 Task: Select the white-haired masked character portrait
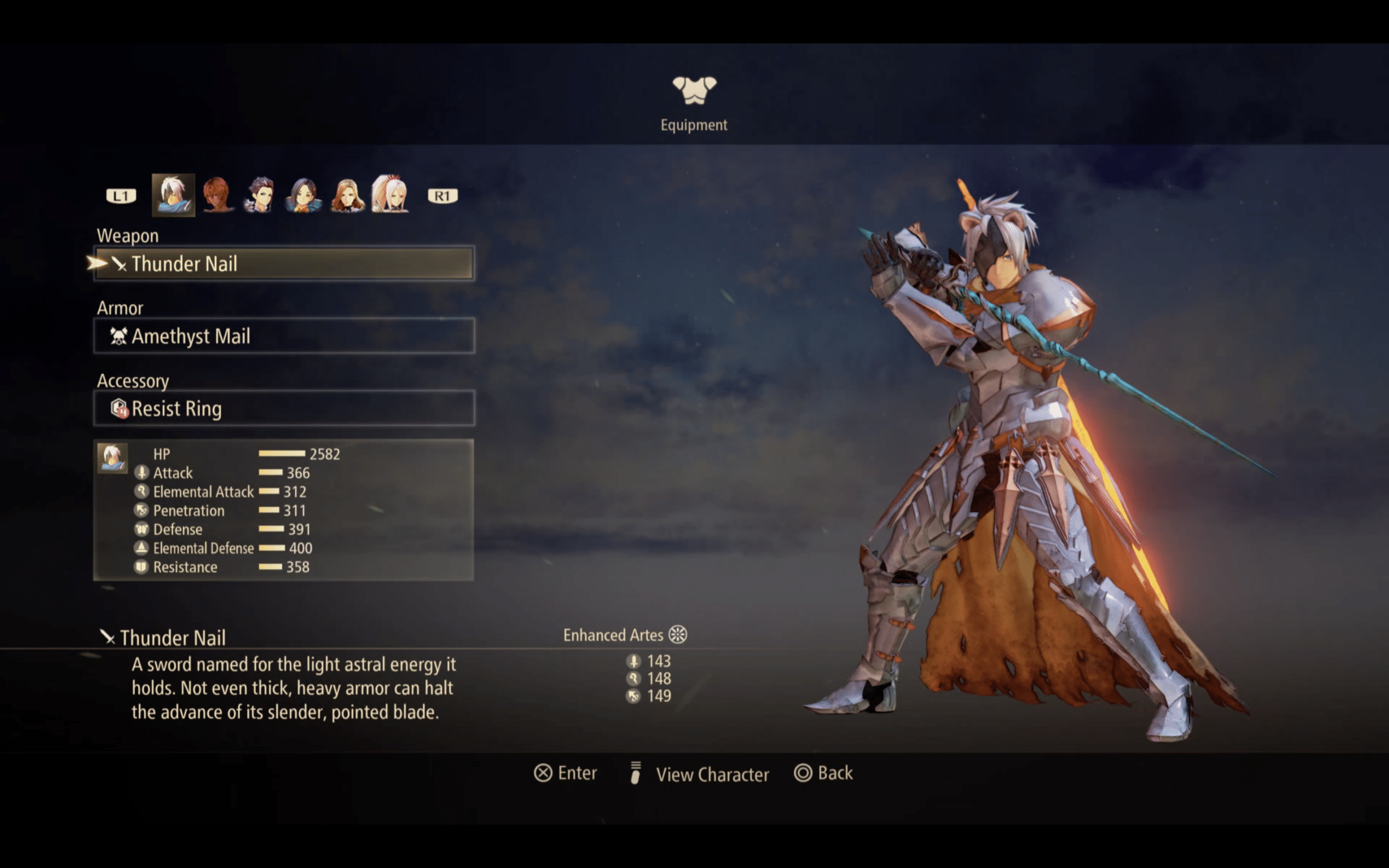click(x=173, y=195)
